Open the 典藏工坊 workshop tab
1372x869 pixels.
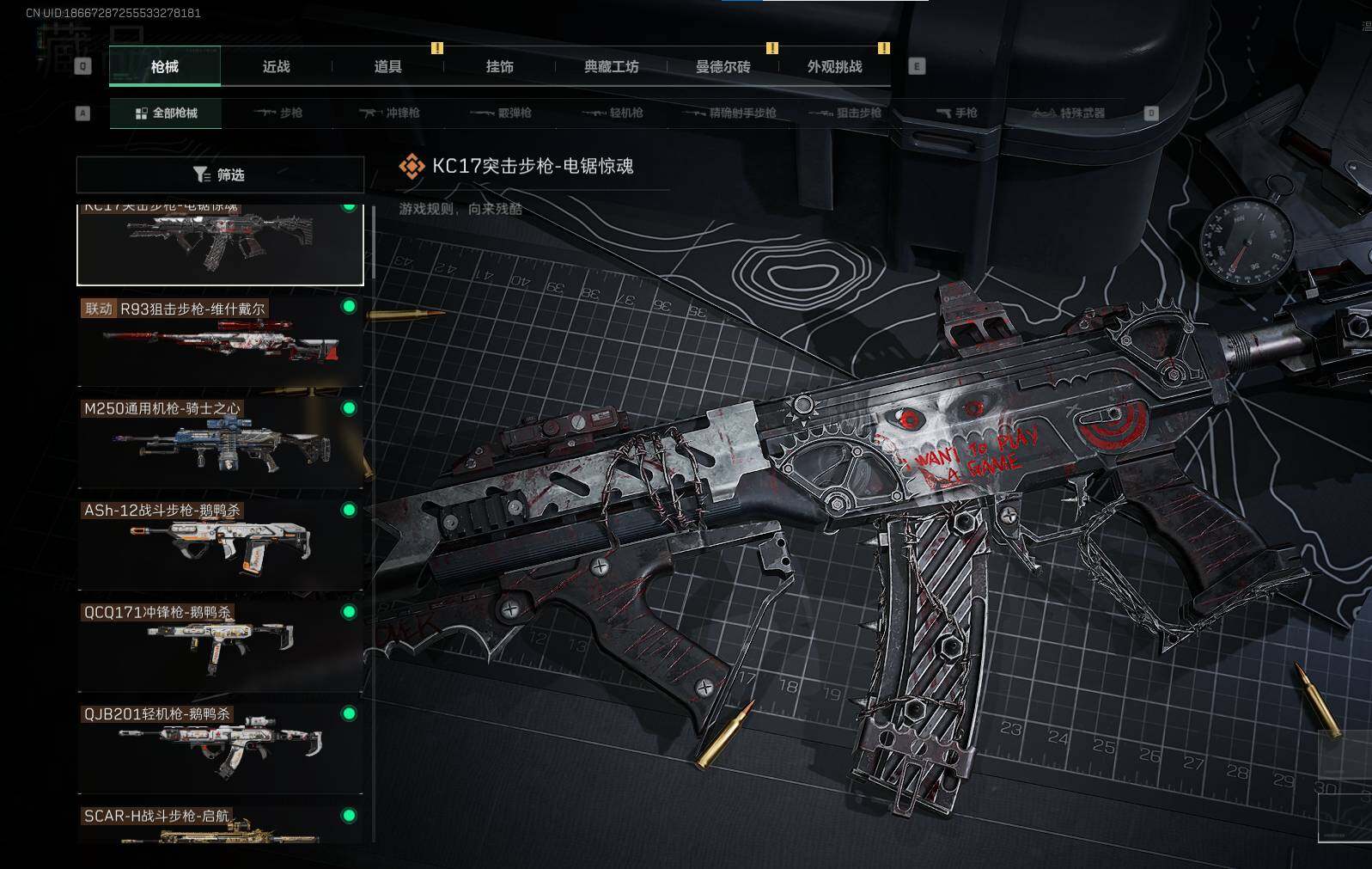pyautogui.click(x=611, y=67)
